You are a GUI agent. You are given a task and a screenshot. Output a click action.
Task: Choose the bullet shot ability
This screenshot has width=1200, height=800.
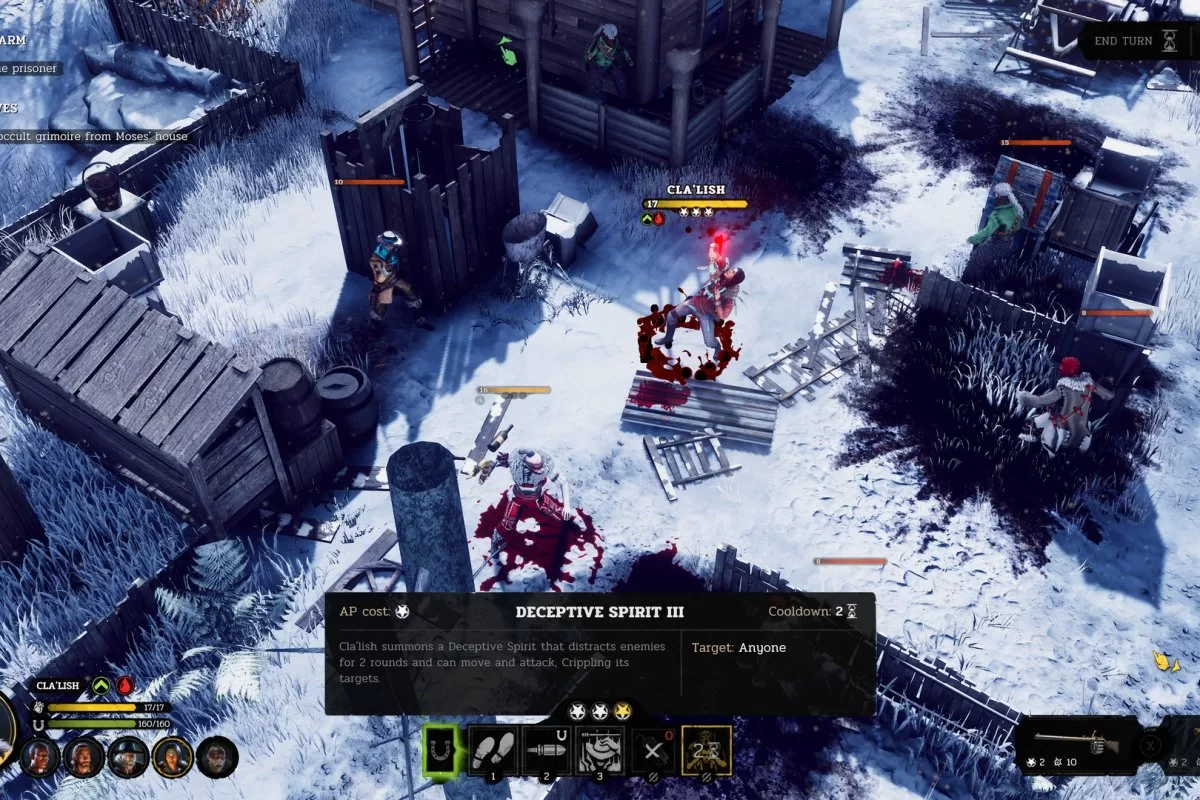(x=548, y=749)
